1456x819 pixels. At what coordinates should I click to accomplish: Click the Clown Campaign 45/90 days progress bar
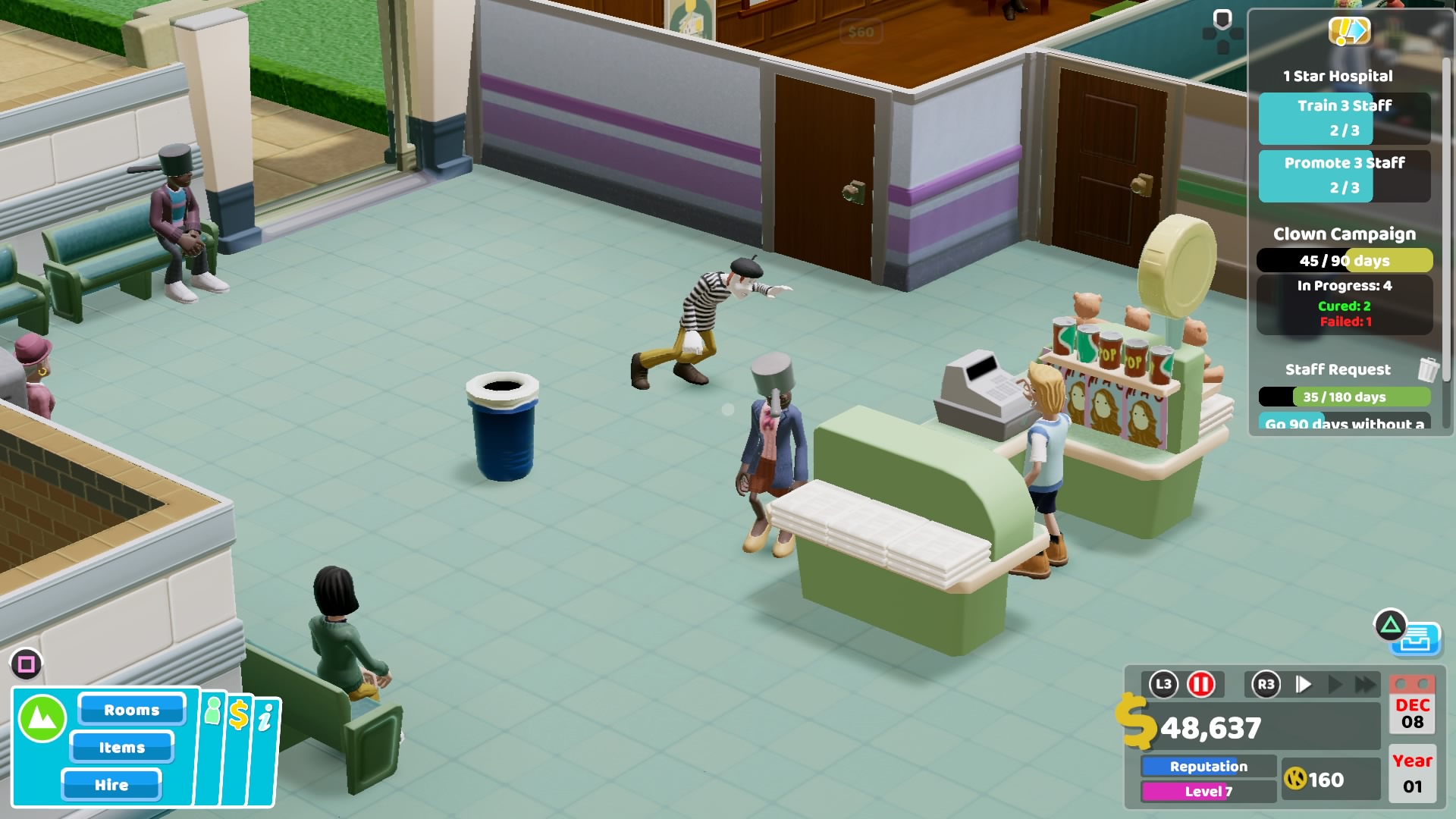(1345, 260)
